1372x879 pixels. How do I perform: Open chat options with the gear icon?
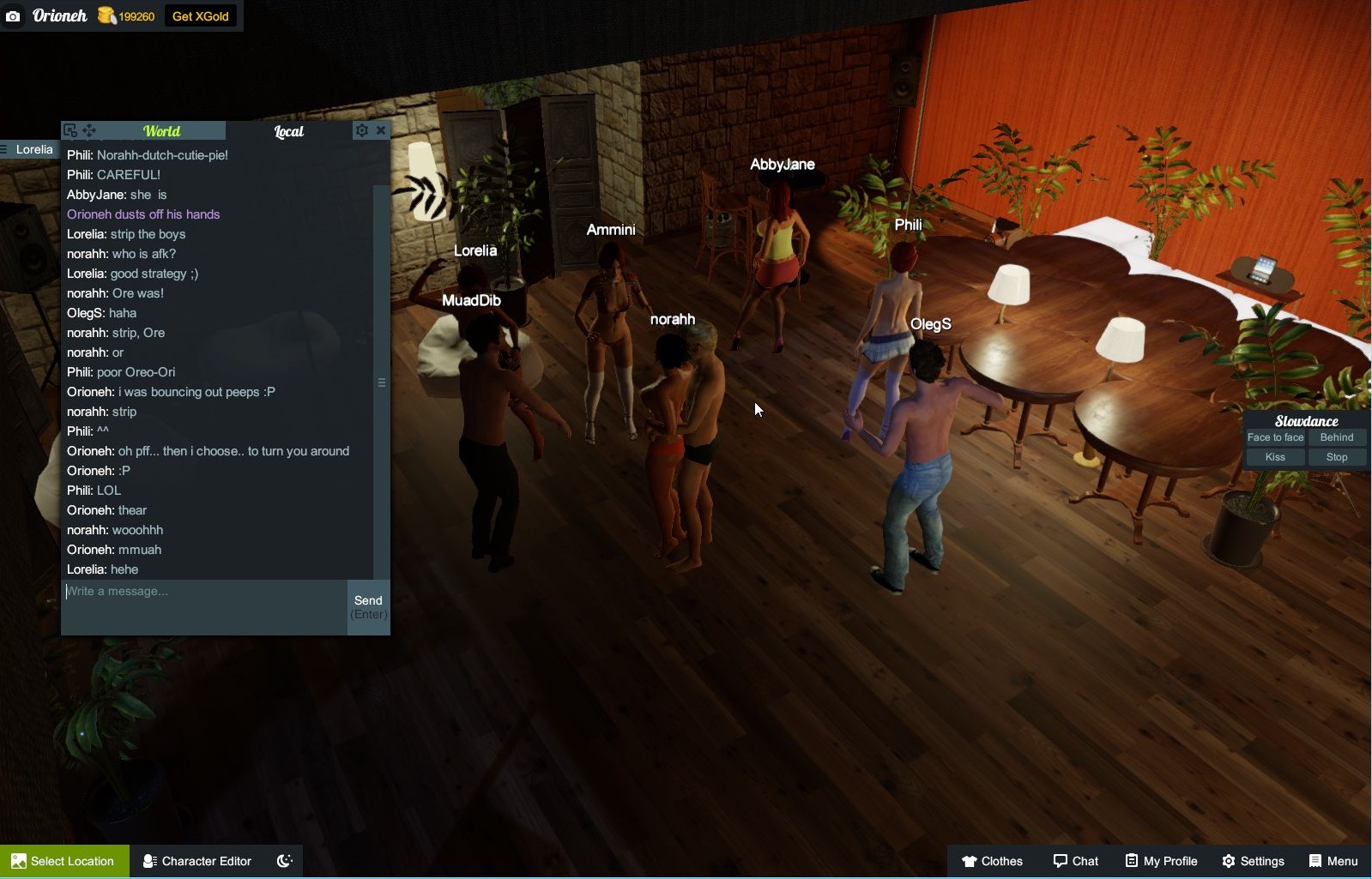pos(363,129)
